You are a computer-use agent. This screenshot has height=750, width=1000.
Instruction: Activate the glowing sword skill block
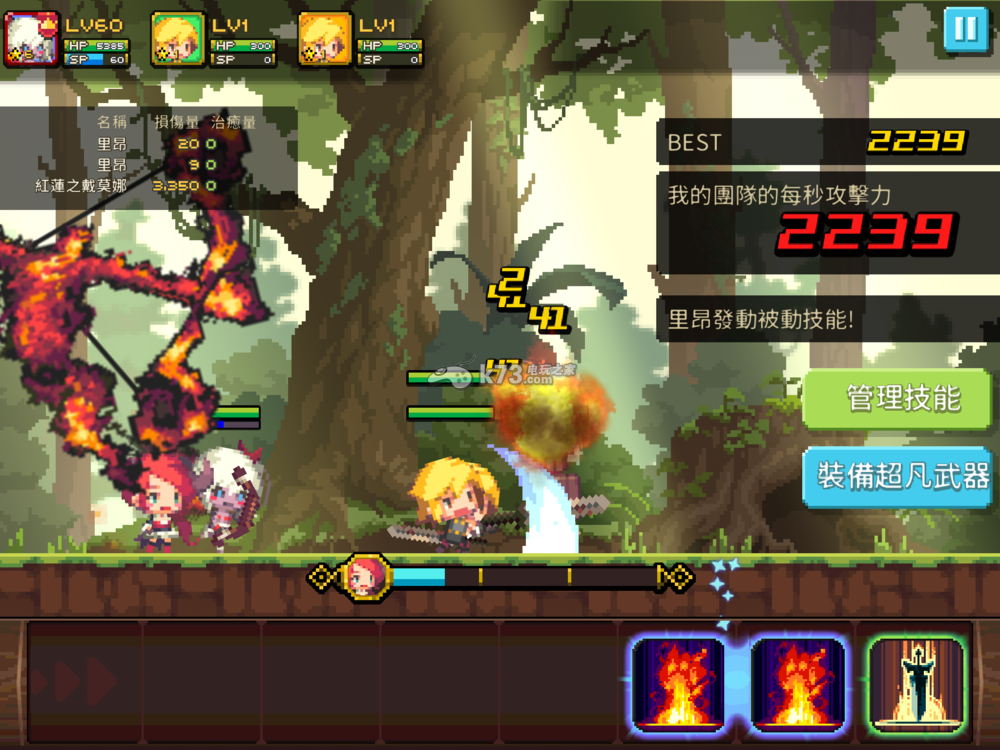[x=916, y=682]
